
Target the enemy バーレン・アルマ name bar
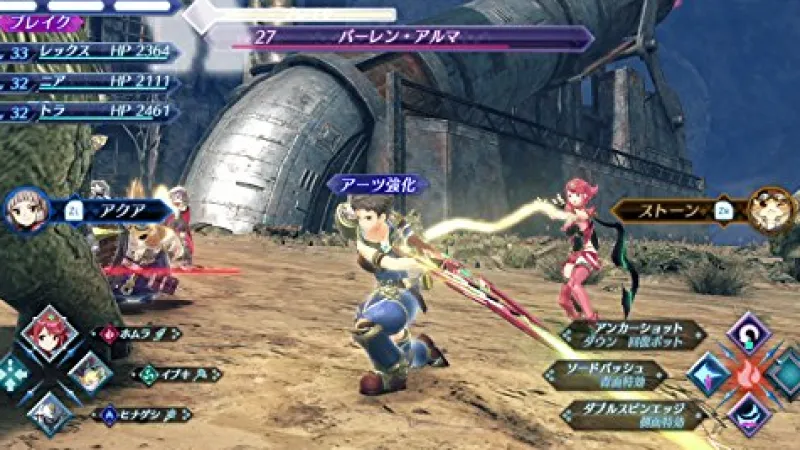pos(400,38)
